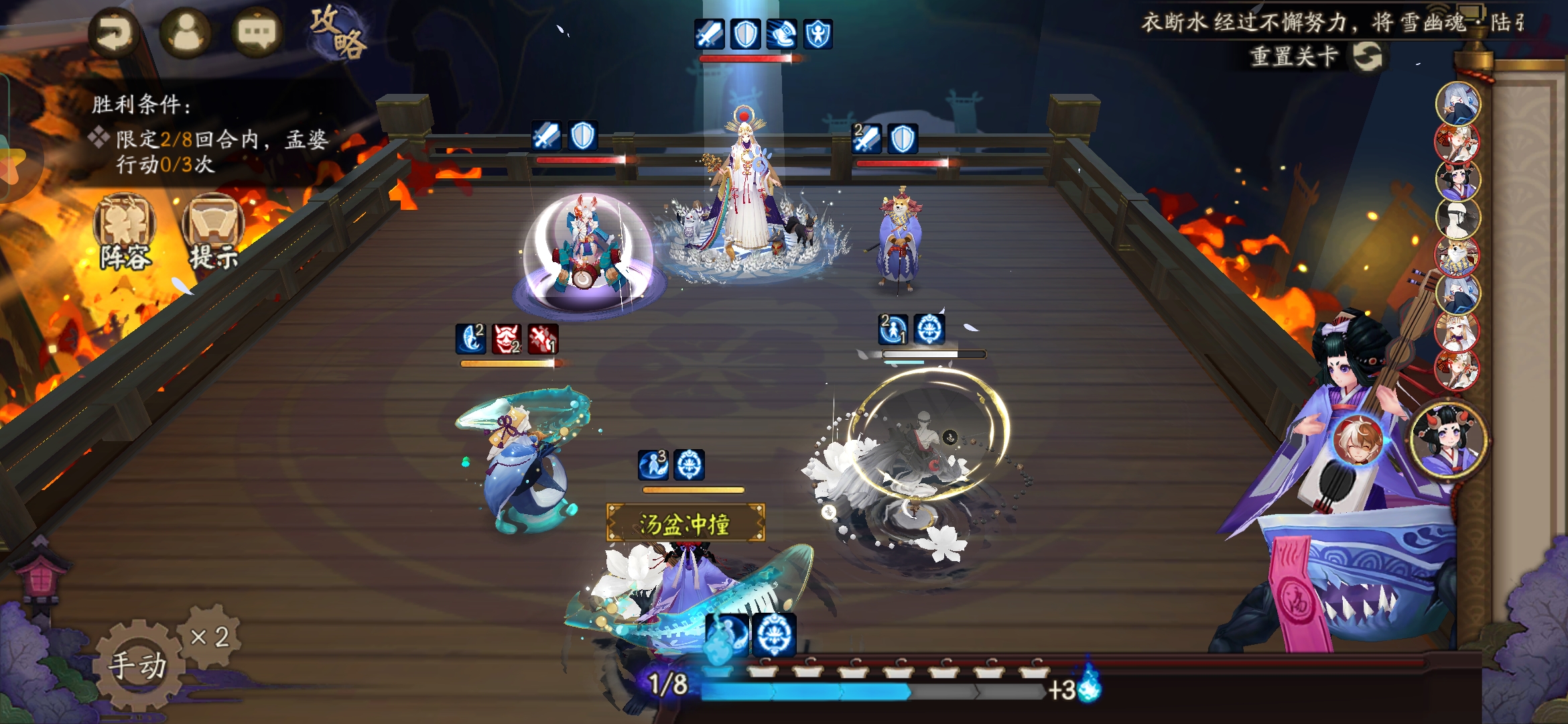Screen dimensions: 1568x724
Task: Tap the sword buff icon above the boss
Action: 709,34
